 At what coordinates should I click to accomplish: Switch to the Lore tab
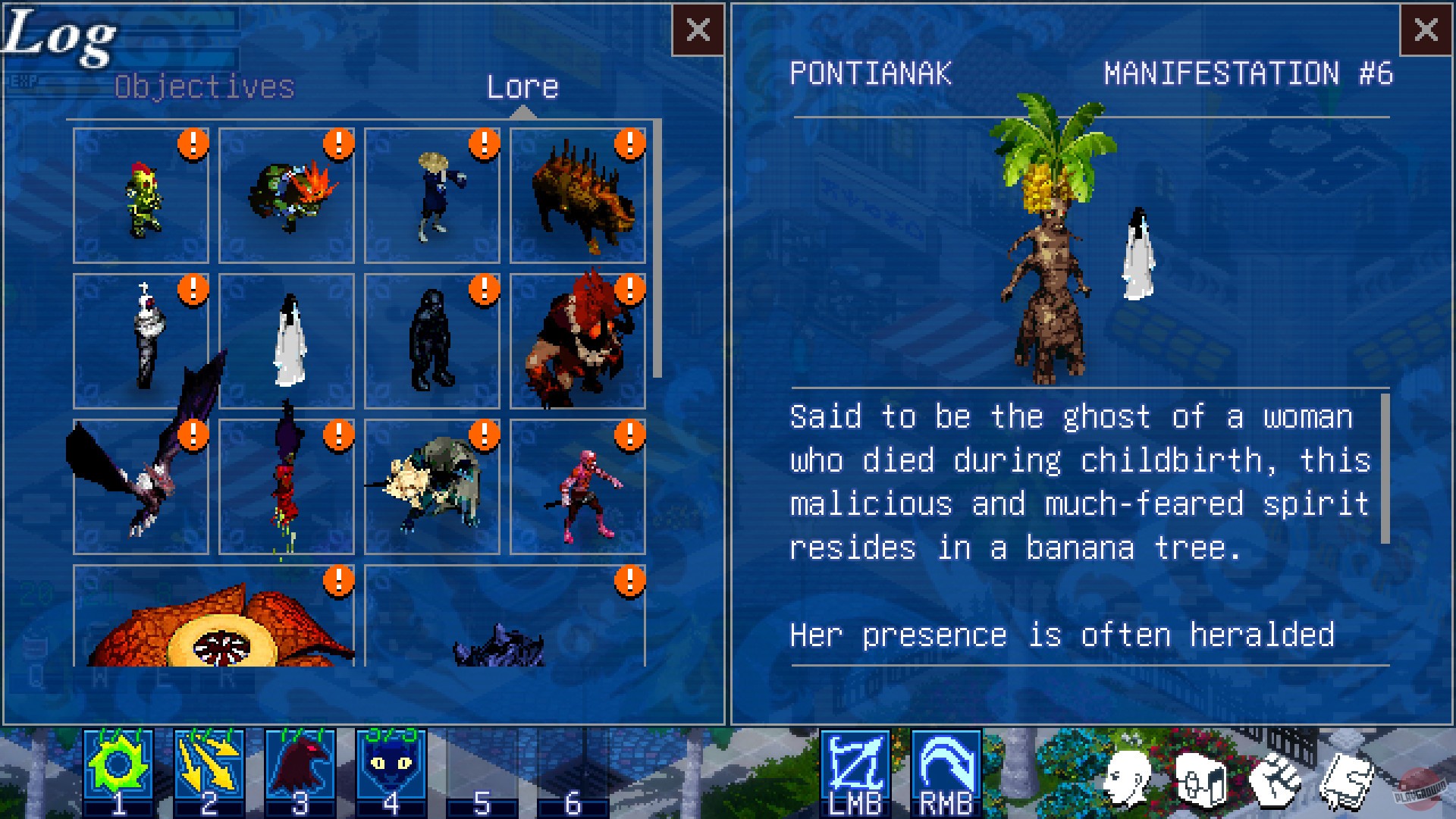[x=524, y=86]
